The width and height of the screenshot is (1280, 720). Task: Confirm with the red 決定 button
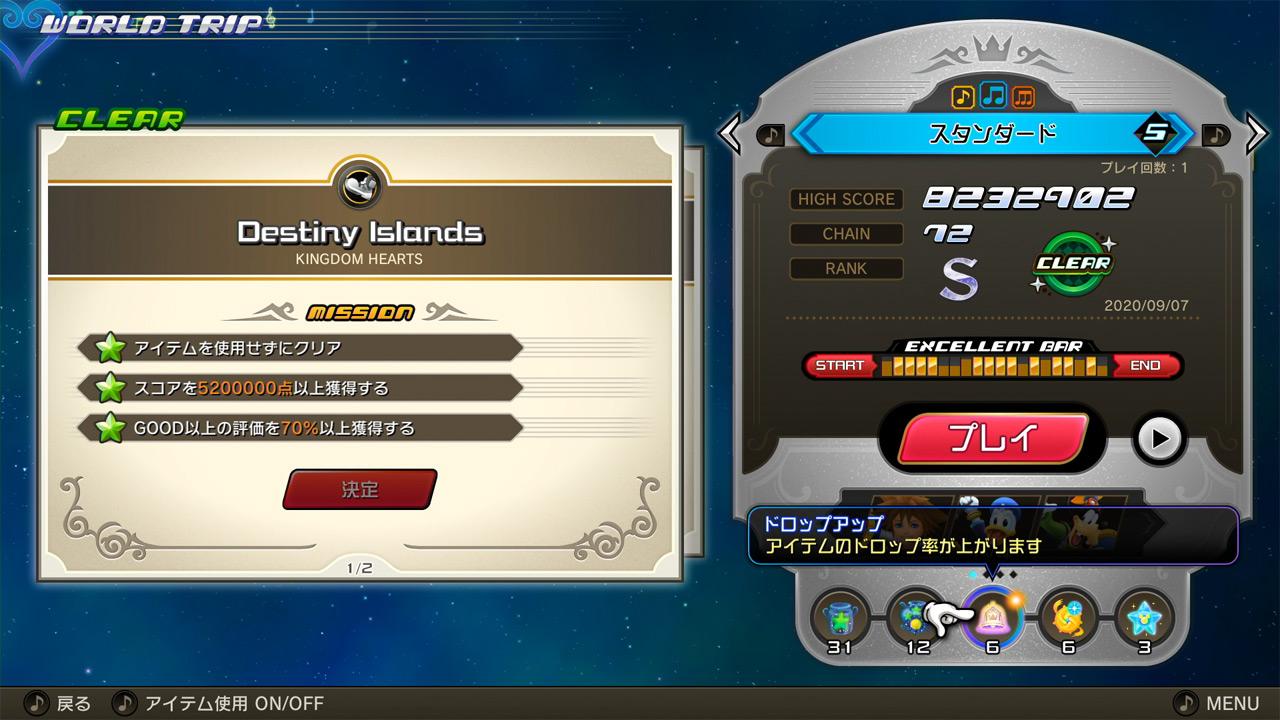(360, 490)
